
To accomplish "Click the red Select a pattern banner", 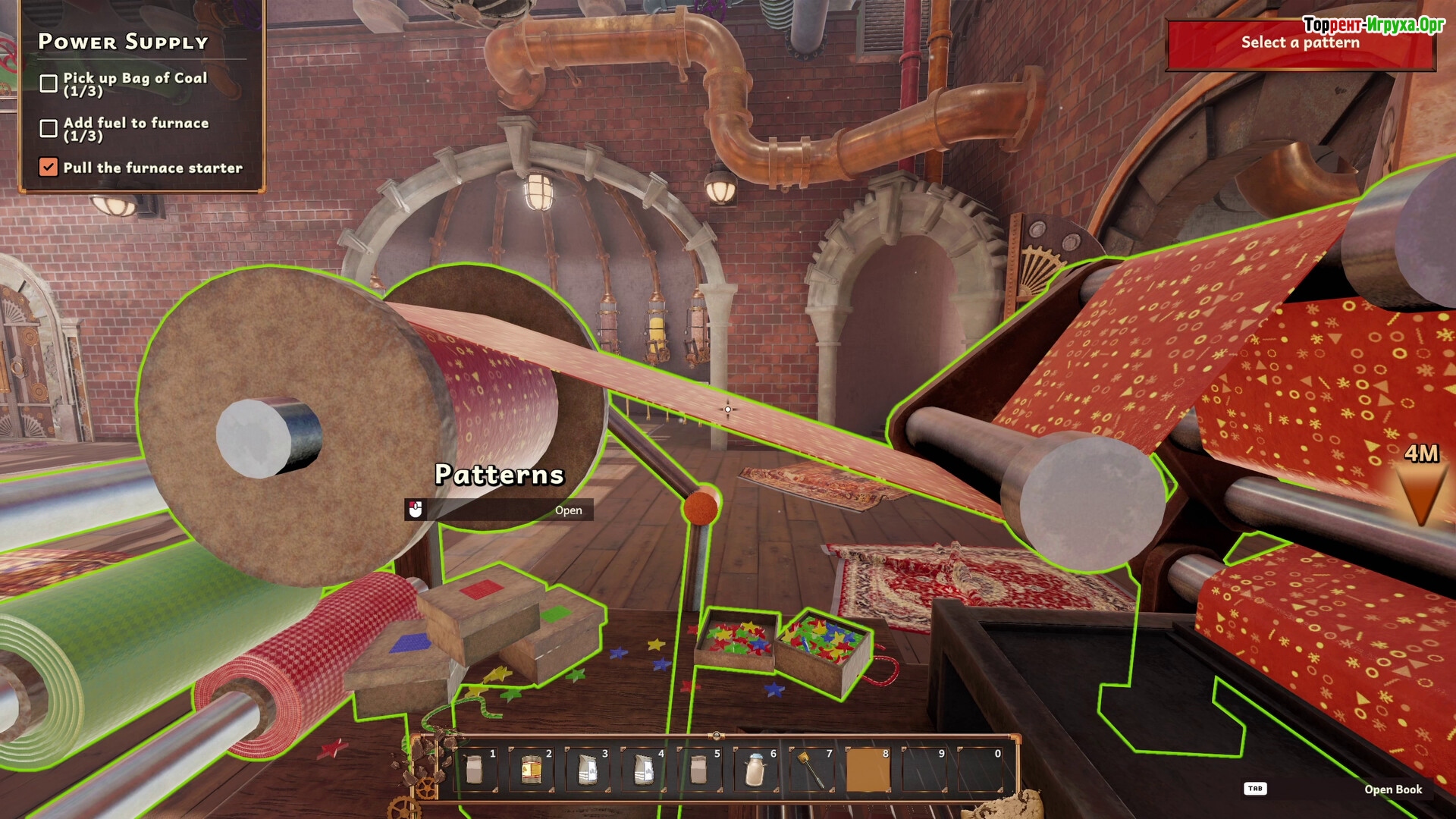I will point(1300,43).
